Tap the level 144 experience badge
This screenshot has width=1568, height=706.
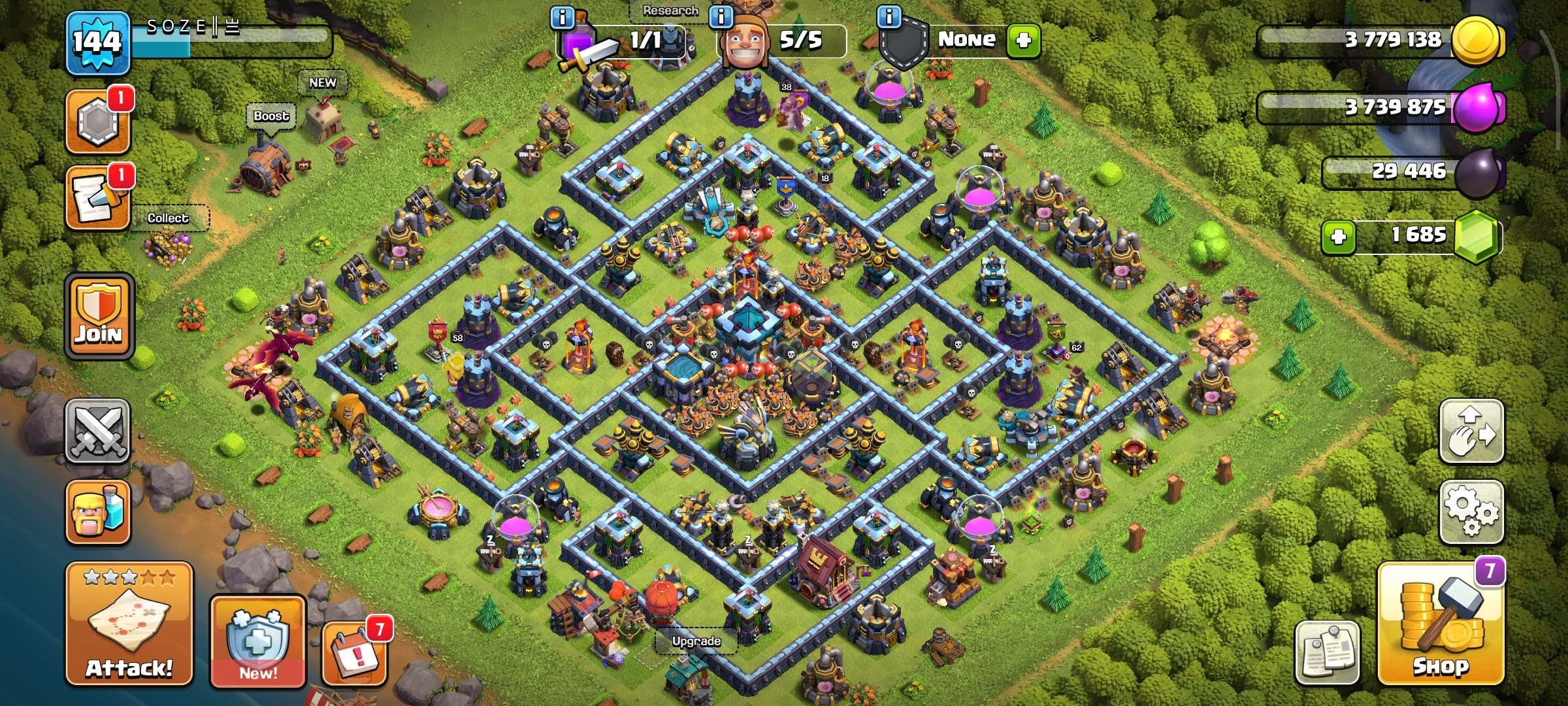coord(97,43)
